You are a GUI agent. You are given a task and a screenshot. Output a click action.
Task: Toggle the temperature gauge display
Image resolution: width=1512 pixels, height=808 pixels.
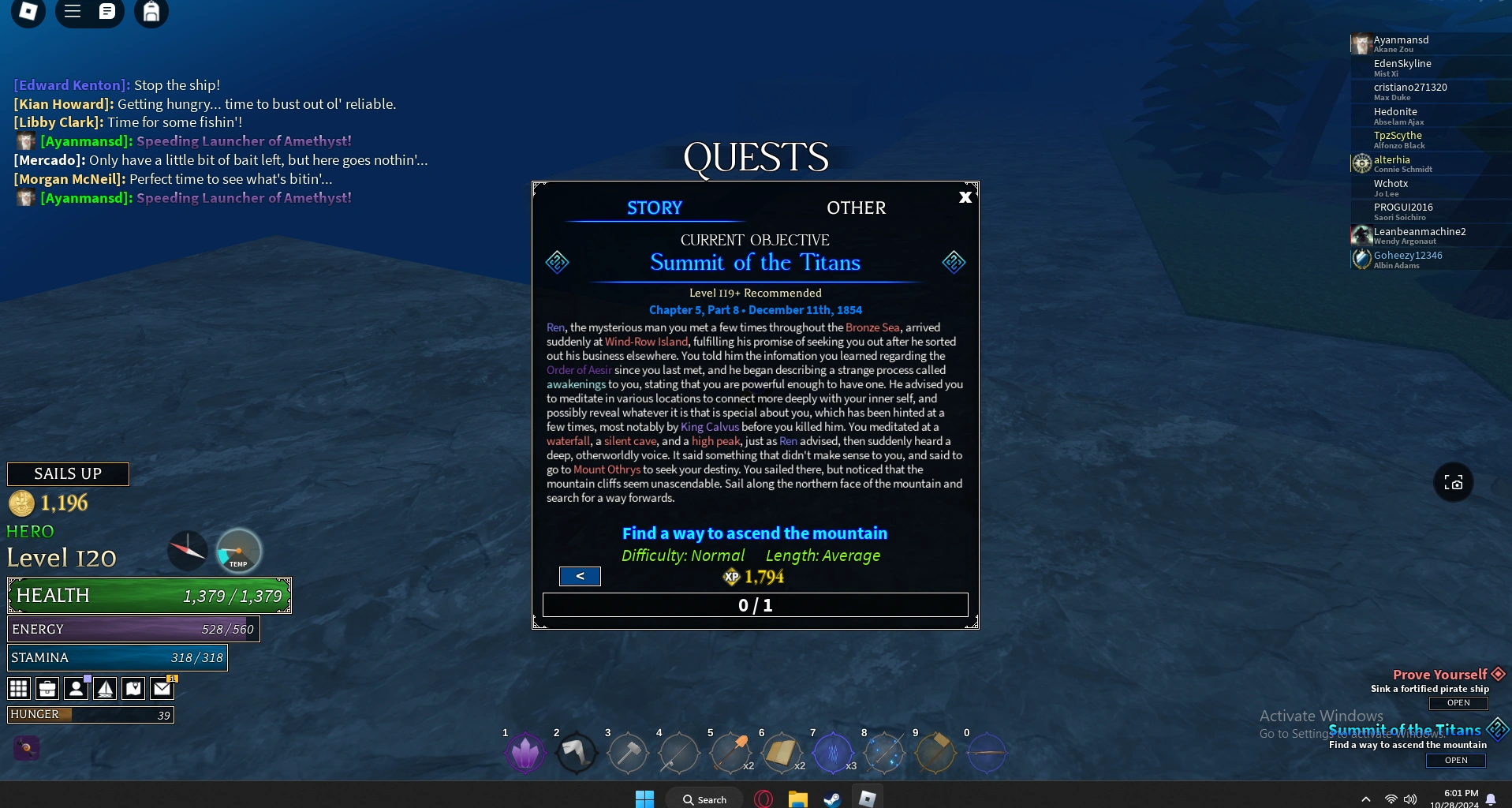click(237, 551)
